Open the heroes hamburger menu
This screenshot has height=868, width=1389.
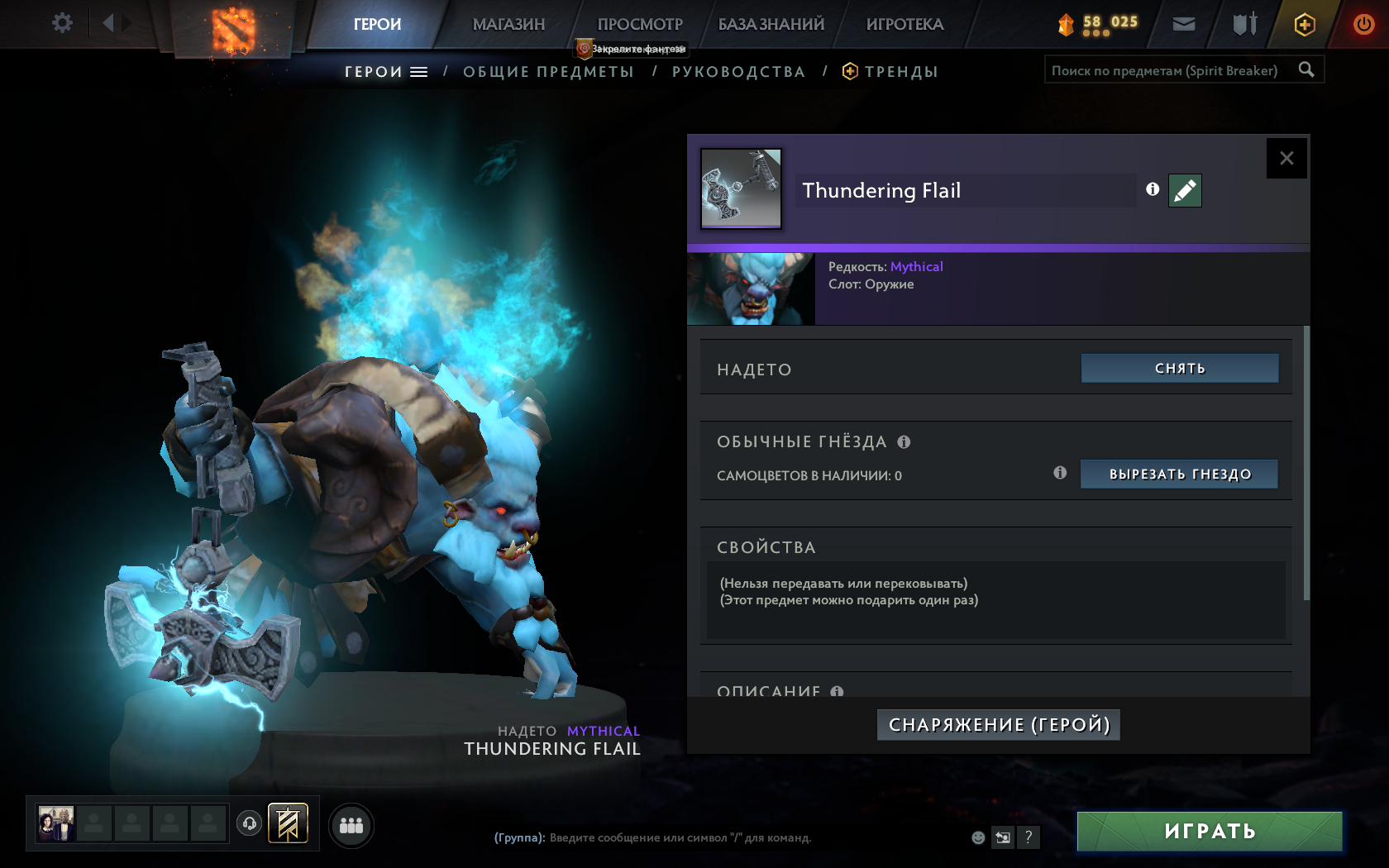(x=420, y=71)
